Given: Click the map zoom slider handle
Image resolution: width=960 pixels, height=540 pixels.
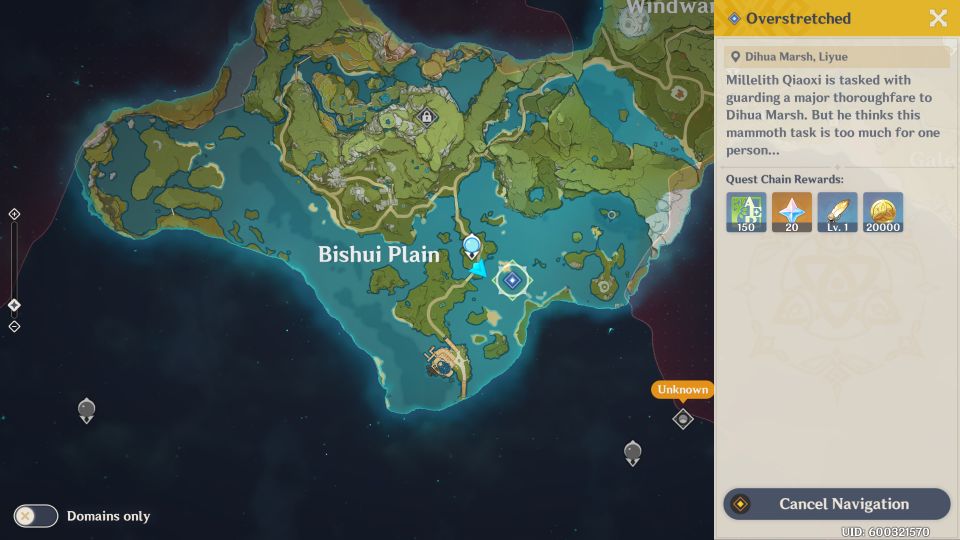Looking at the screenshot, I should tap(14, 305).
